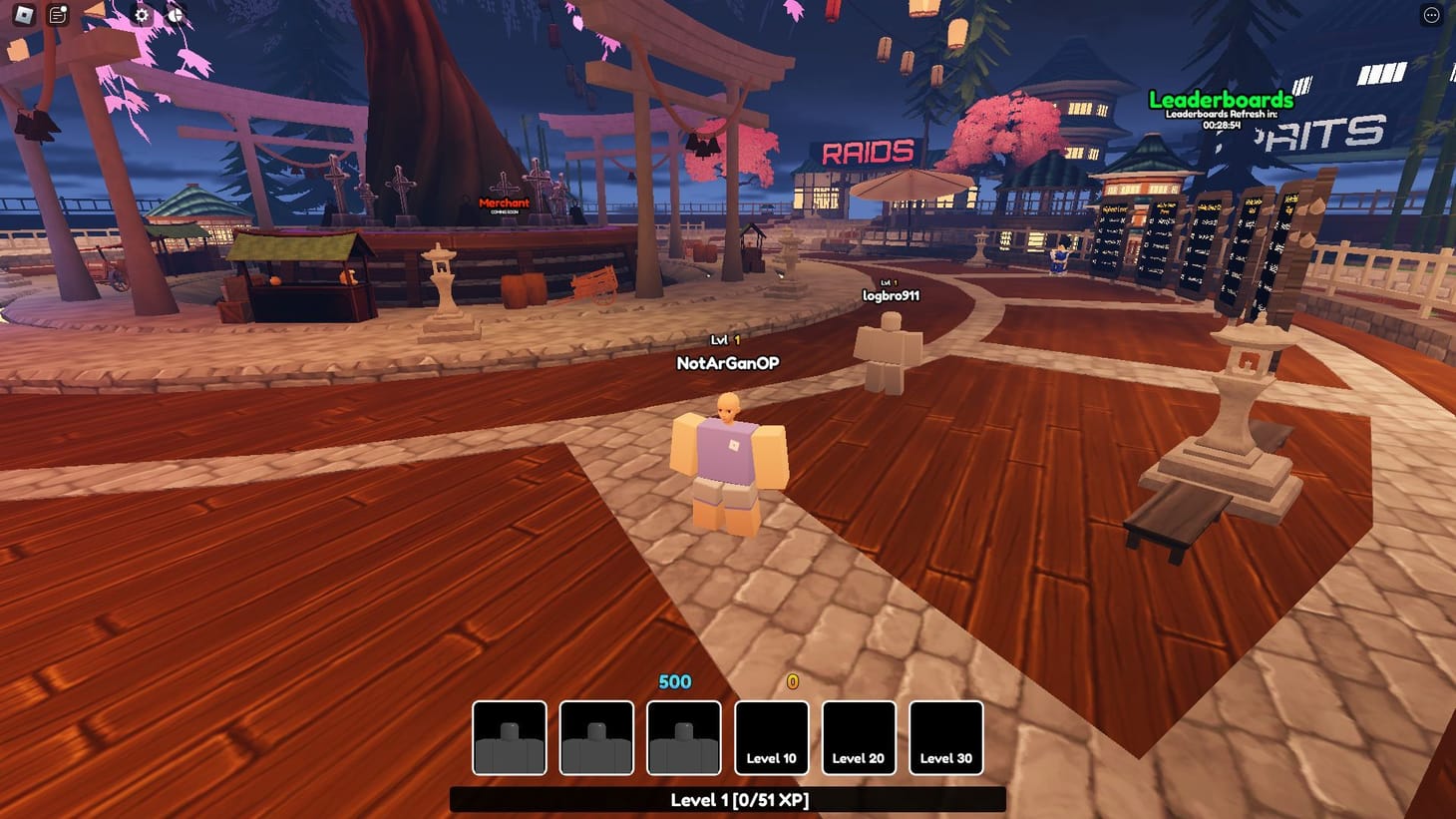Select the third unit slot in the hotbar

(x=684, y=738)
